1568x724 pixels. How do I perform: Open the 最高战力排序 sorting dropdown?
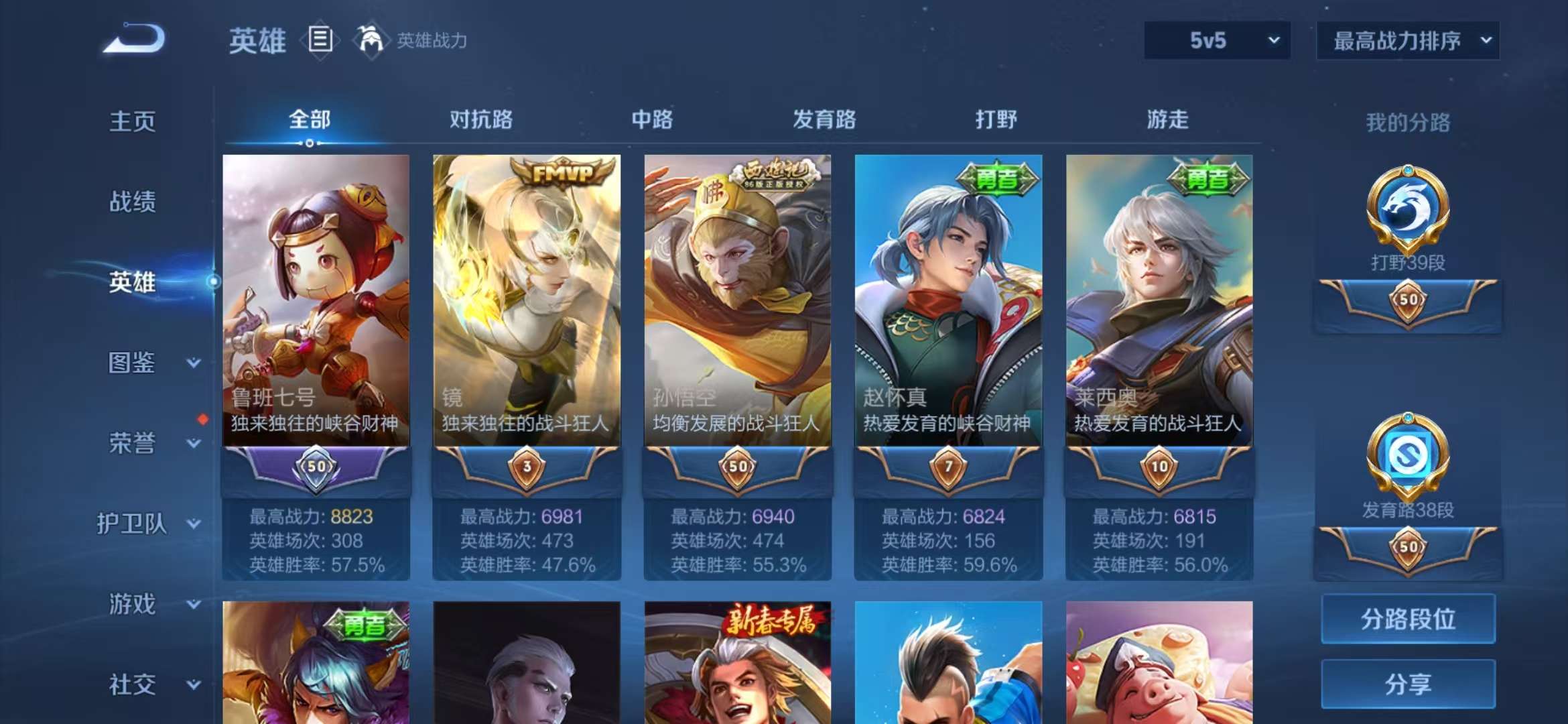1407,40
